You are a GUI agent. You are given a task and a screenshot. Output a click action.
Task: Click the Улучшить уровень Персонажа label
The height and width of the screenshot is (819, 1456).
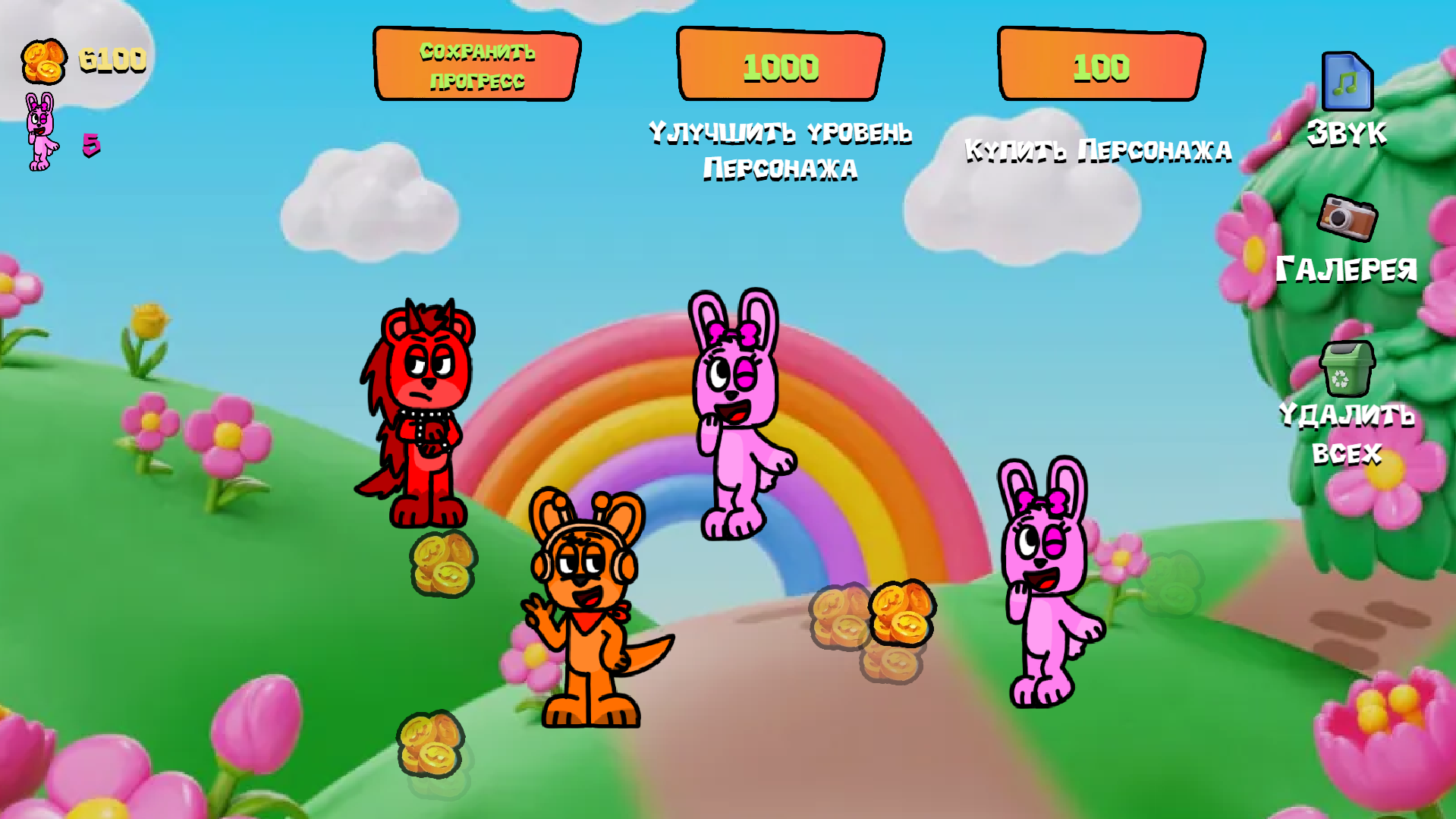point(781,148)
